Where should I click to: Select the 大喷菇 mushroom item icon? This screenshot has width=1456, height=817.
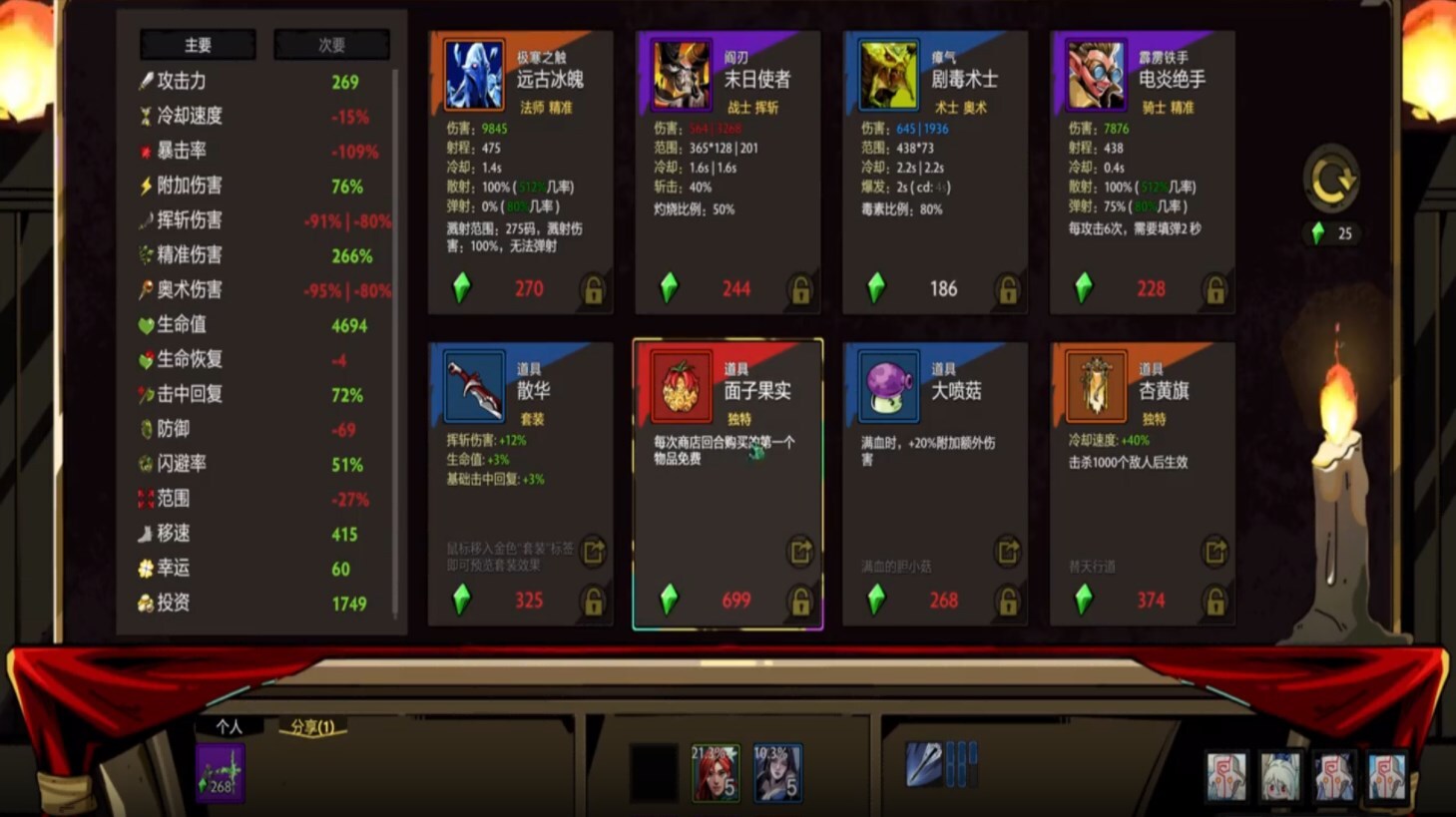pos(888,385)
